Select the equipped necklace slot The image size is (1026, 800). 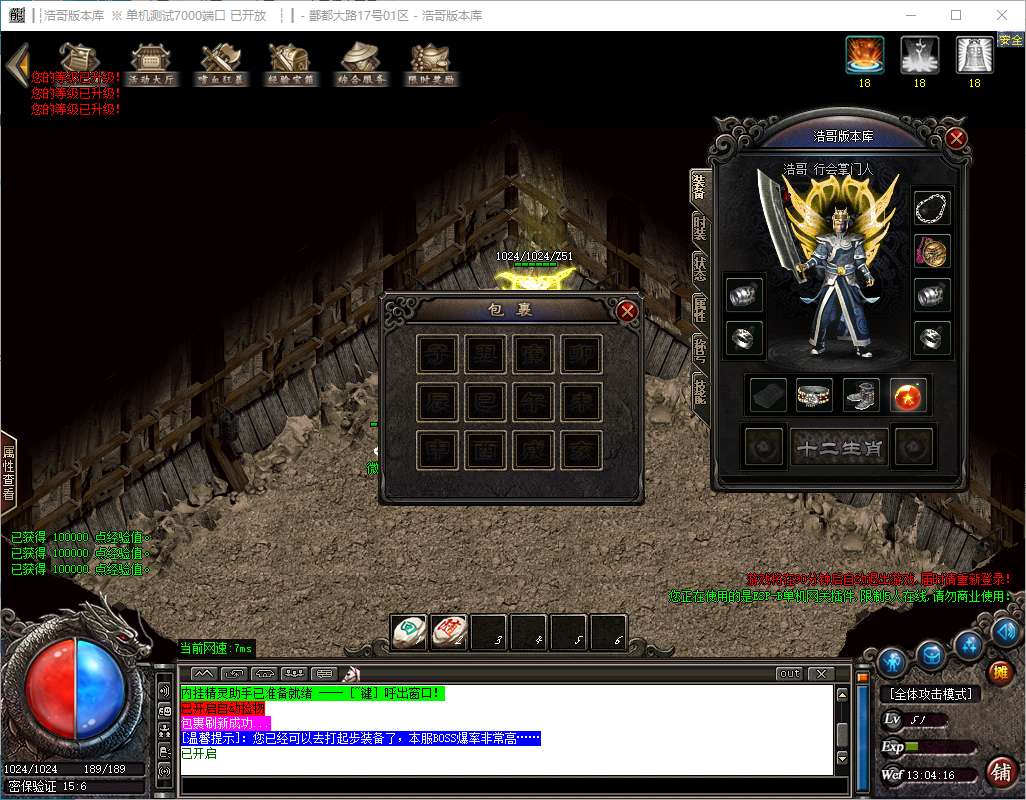tap(932, 208)
